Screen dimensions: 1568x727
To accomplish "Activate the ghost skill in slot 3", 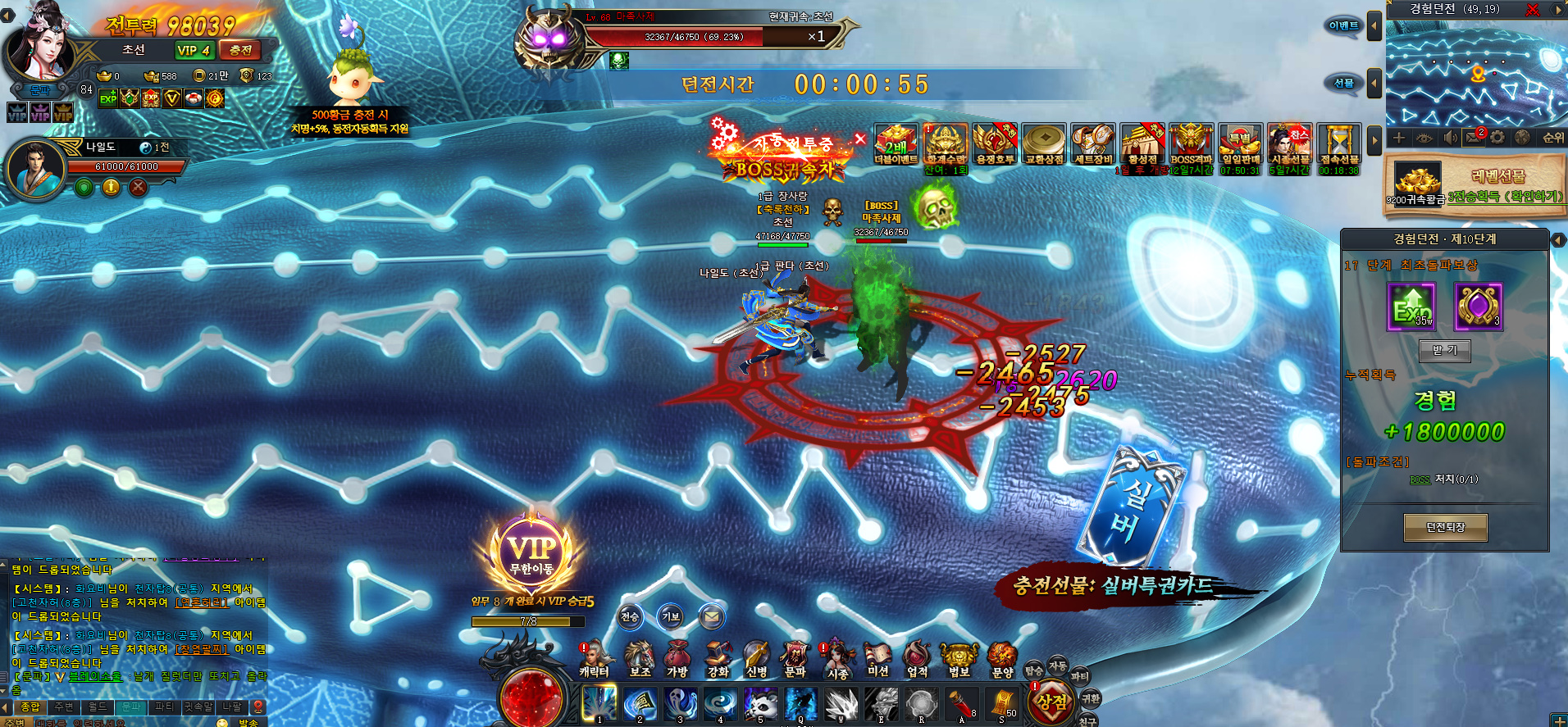I will (680, 704).
